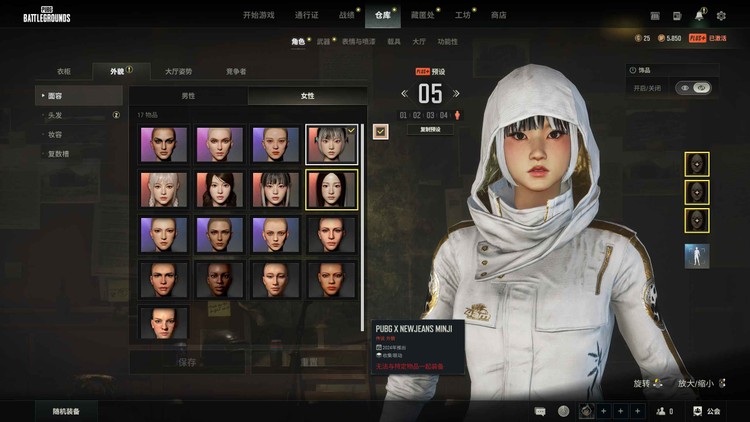
Task: Go to the 通行证 pass page
Action: (307, 15)
